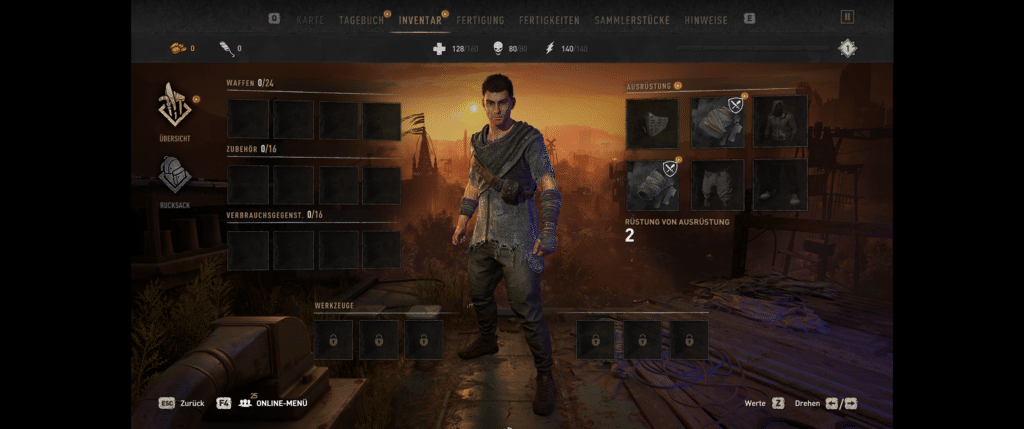Go to the Fertigung tab
1024x429 pixels.
480,19
